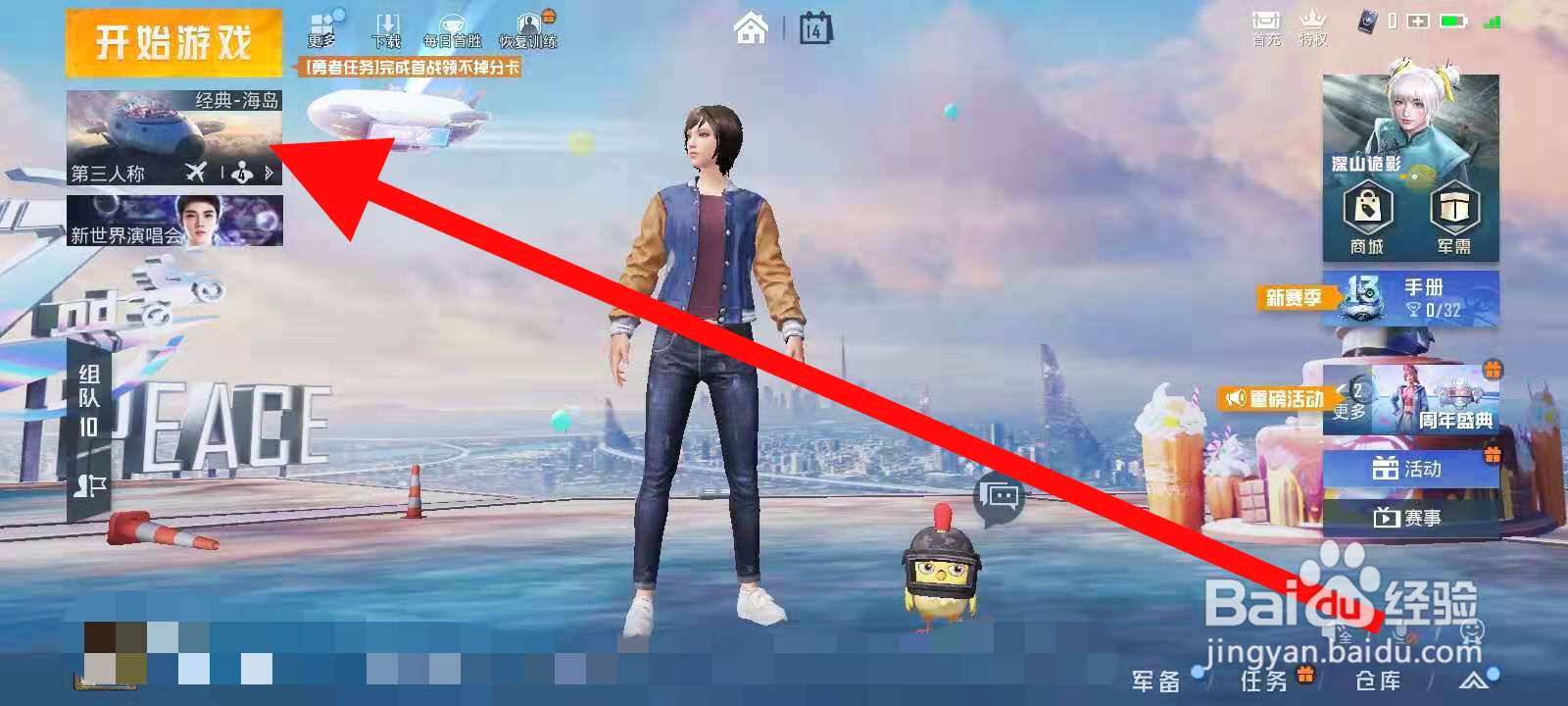Open the 活动 activities button
Screen dimensions: 1568x706
coord(1414,469)
